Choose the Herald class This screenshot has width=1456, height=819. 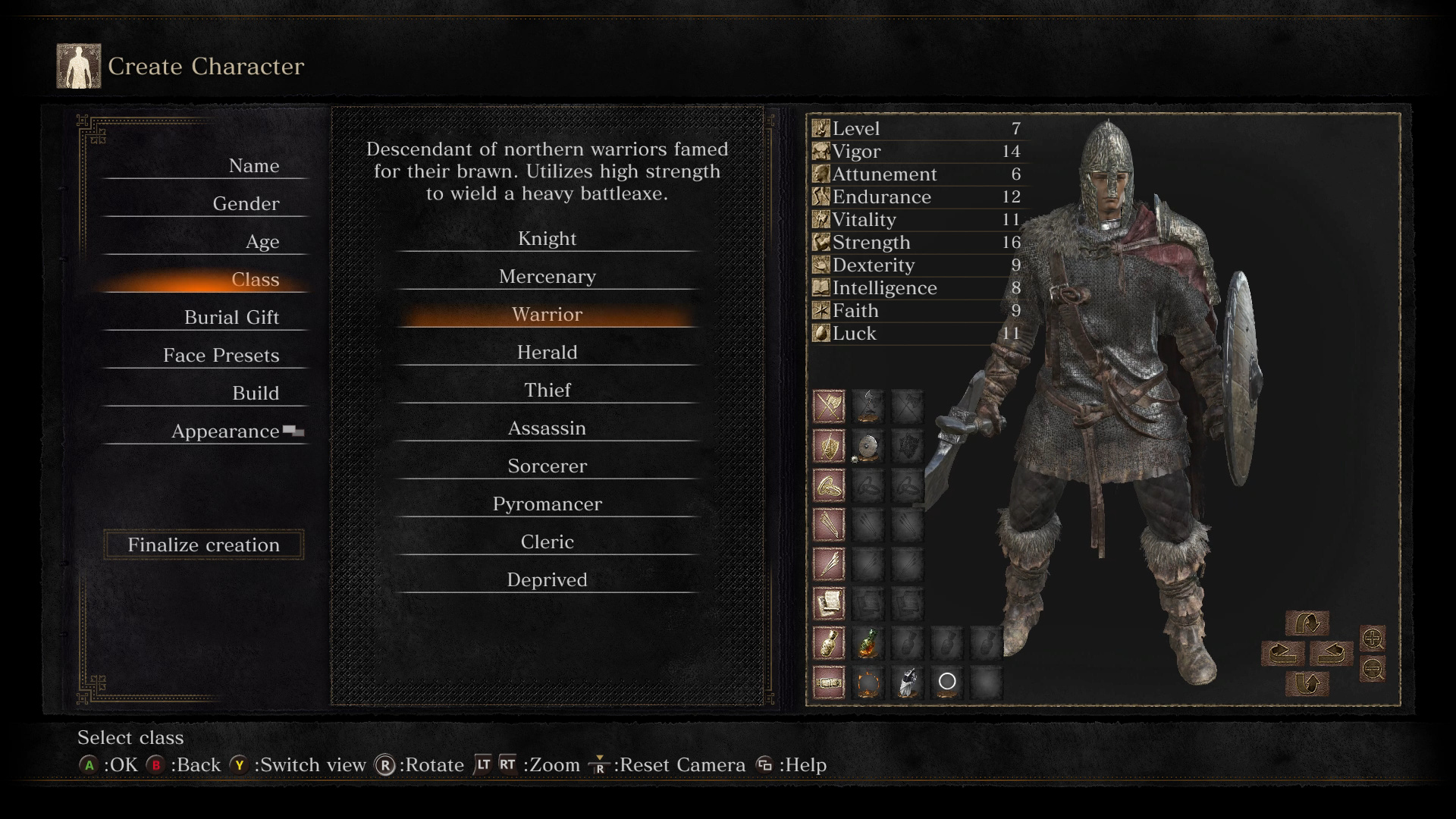coord(547,353)
